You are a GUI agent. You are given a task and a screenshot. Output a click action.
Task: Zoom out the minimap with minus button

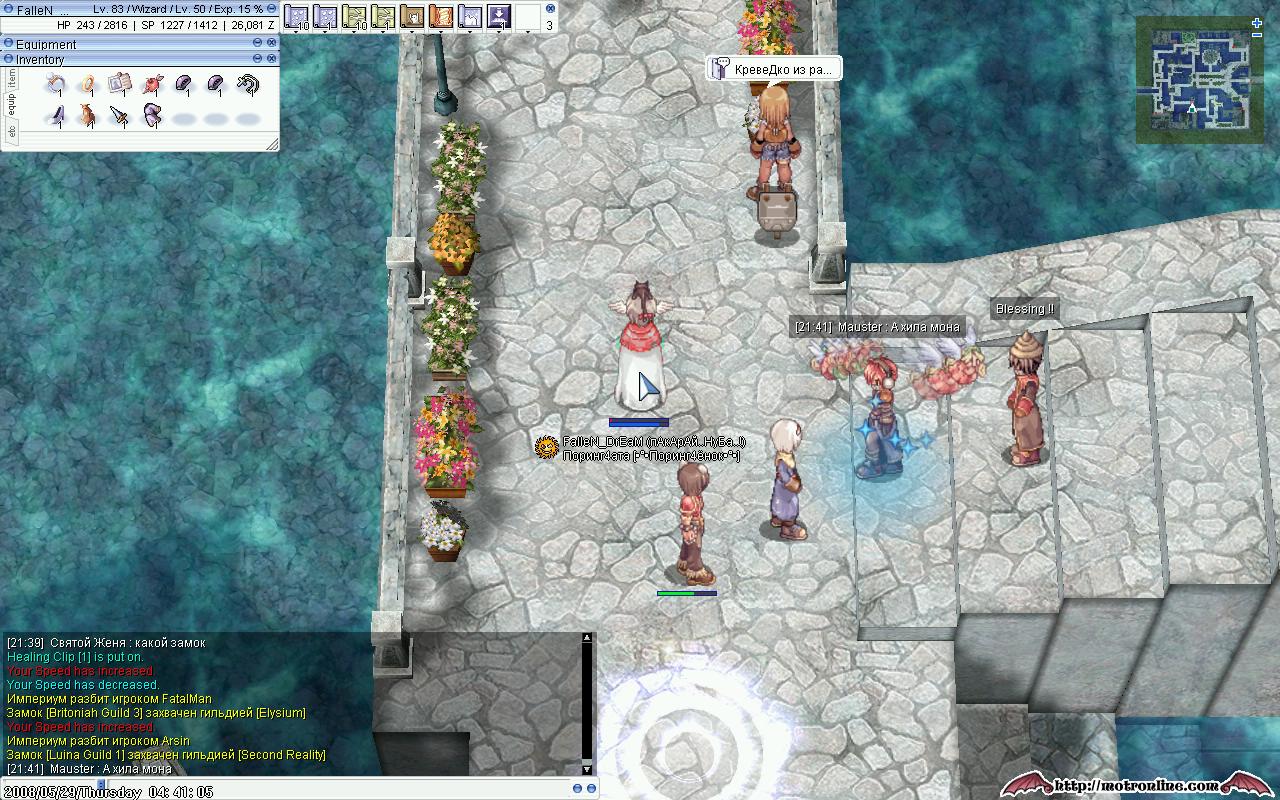(x=1257, y=36)
